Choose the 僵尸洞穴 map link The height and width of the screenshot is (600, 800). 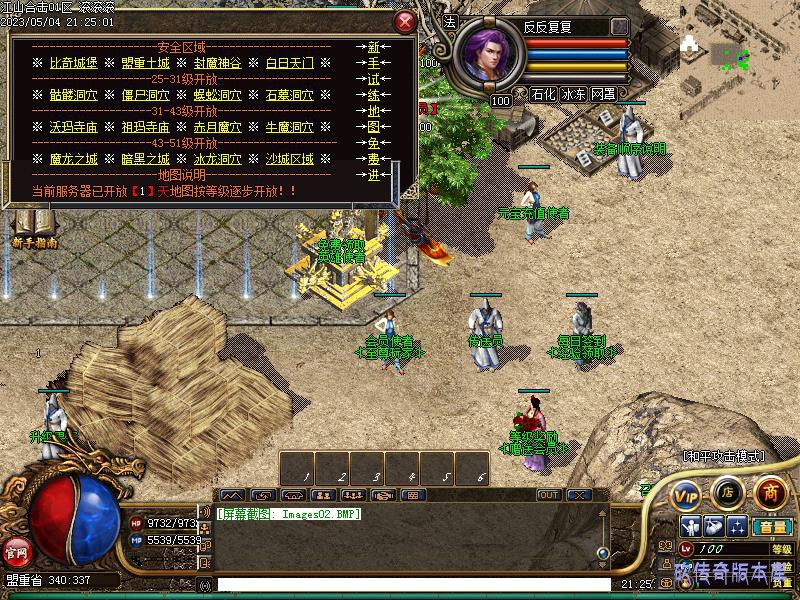tap(146, 95)
